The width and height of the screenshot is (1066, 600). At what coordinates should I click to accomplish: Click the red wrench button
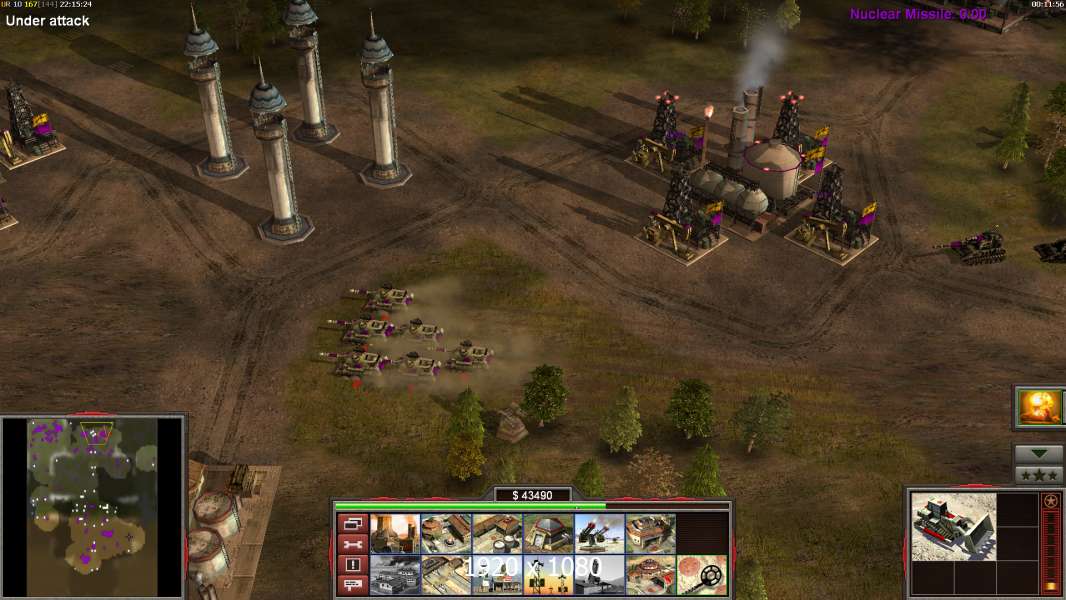(352, 544)
